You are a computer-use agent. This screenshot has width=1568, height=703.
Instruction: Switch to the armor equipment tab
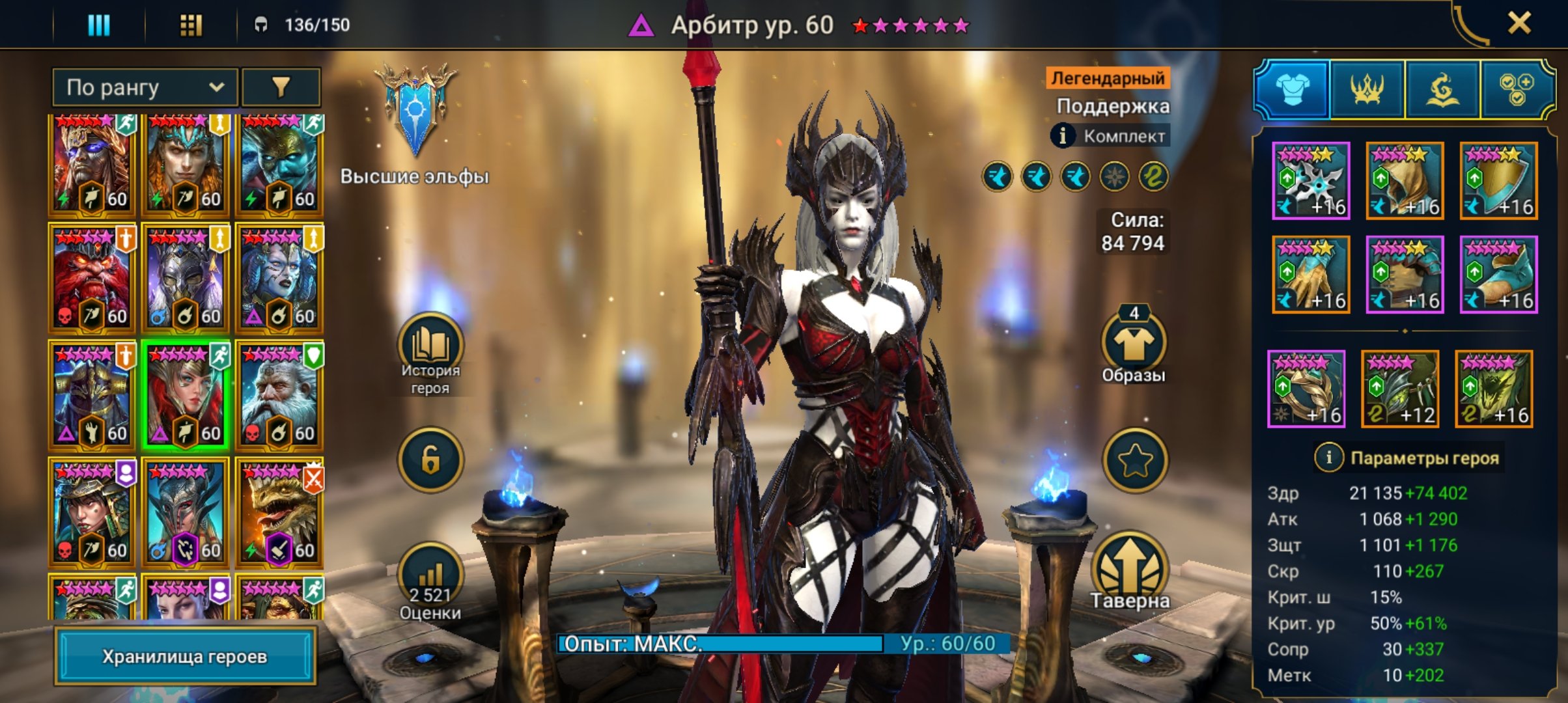click(x=1293, y=90)
